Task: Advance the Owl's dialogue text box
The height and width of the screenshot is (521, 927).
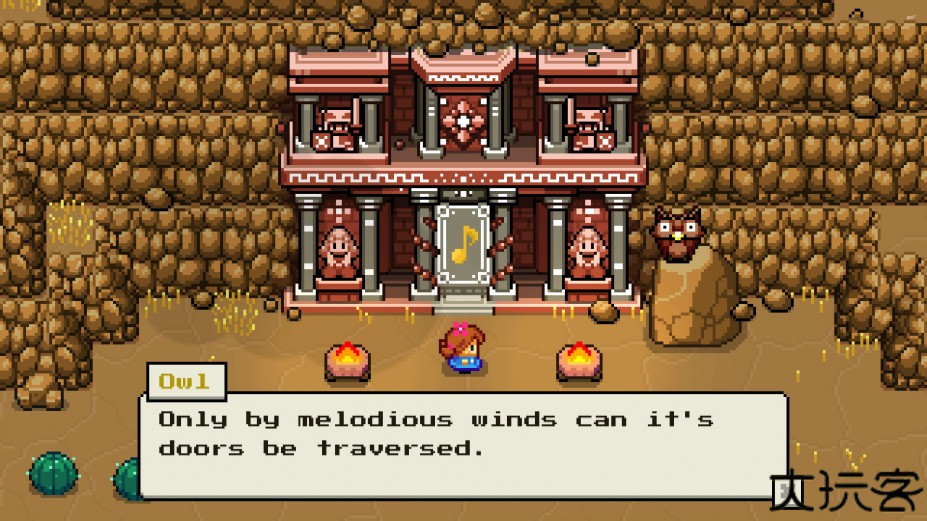Action: 462,444
